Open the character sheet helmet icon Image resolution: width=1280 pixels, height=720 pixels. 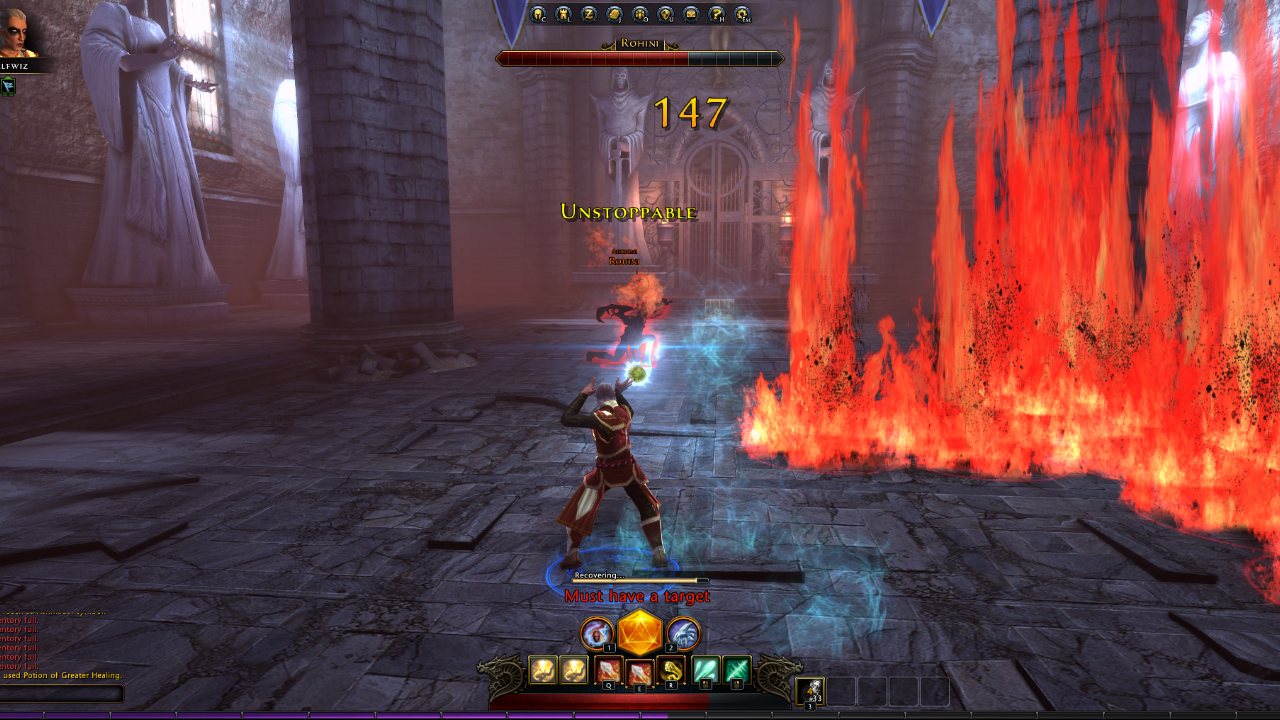click(537, 16)
